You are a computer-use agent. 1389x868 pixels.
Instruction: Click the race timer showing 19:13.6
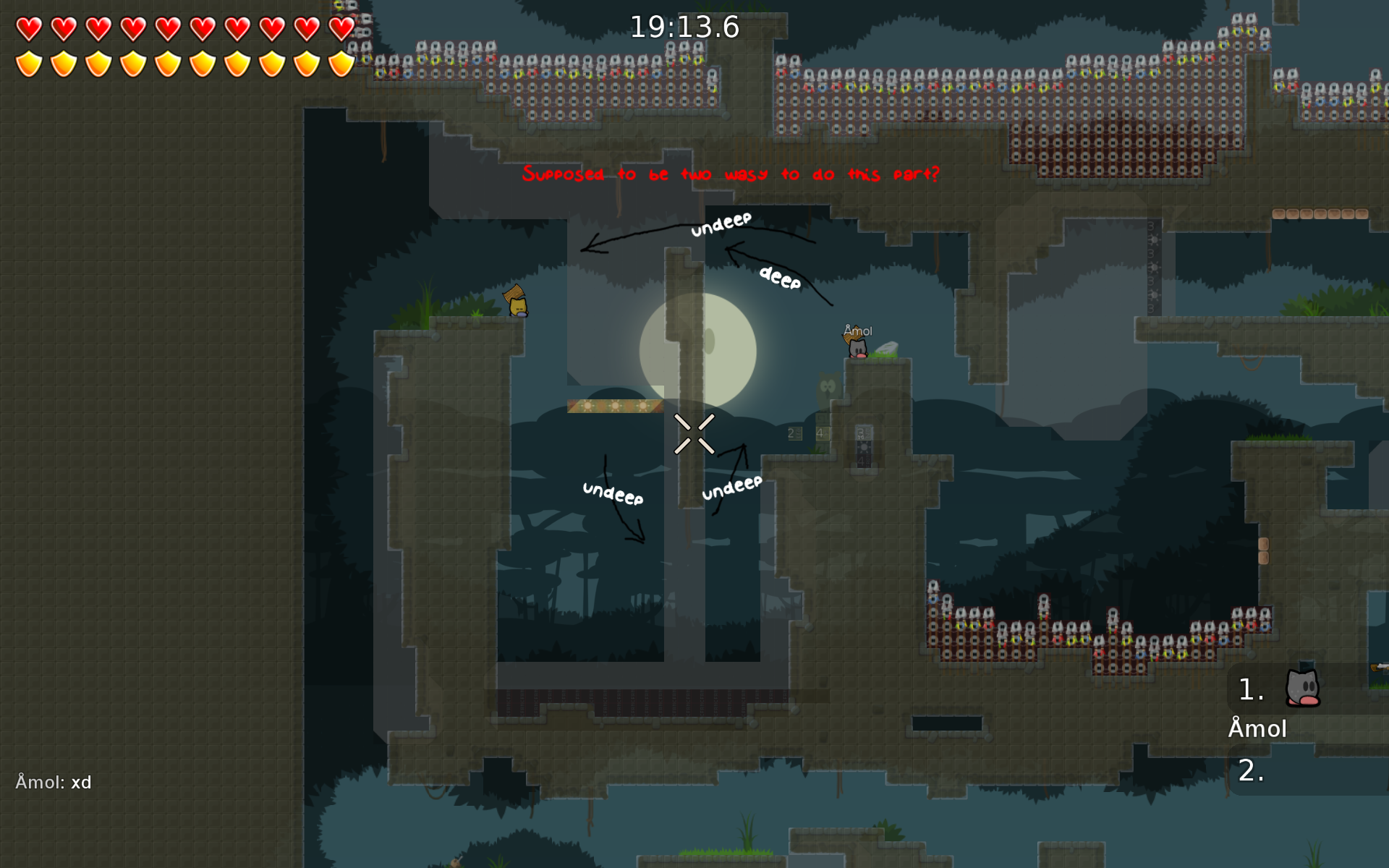coord(686,27)
